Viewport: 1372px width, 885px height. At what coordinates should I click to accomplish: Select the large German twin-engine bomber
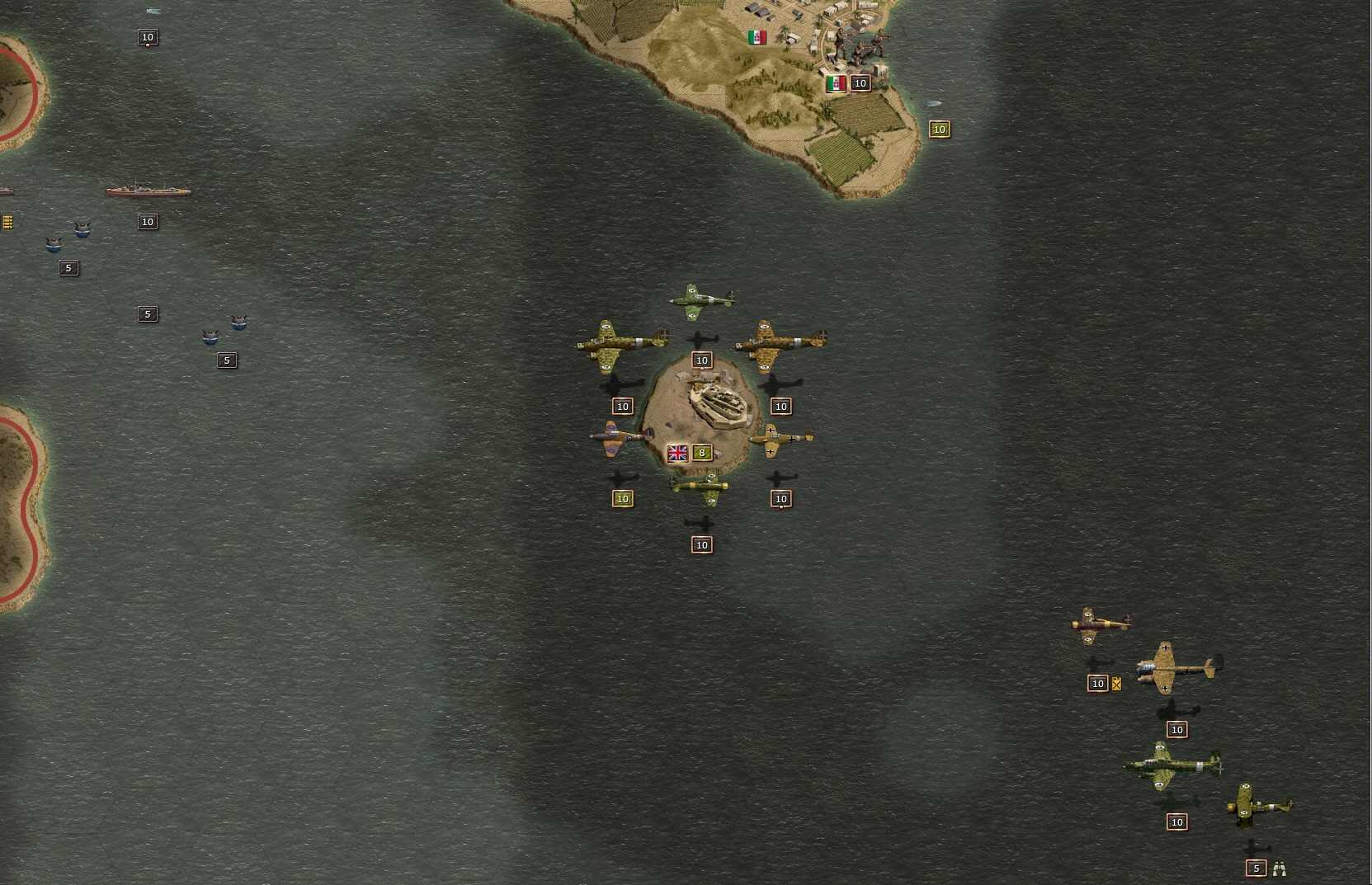pyautogui.click(x=1177, y=666)
